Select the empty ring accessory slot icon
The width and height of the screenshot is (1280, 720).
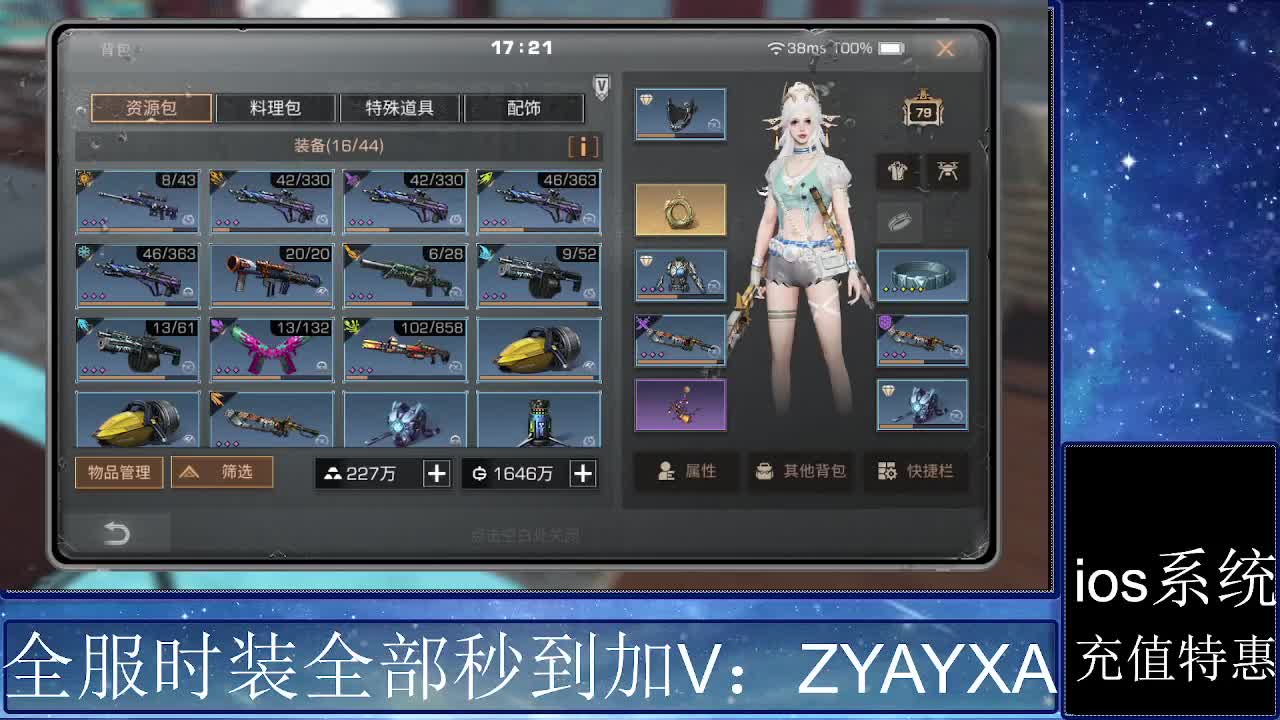(x=898, y=220)
